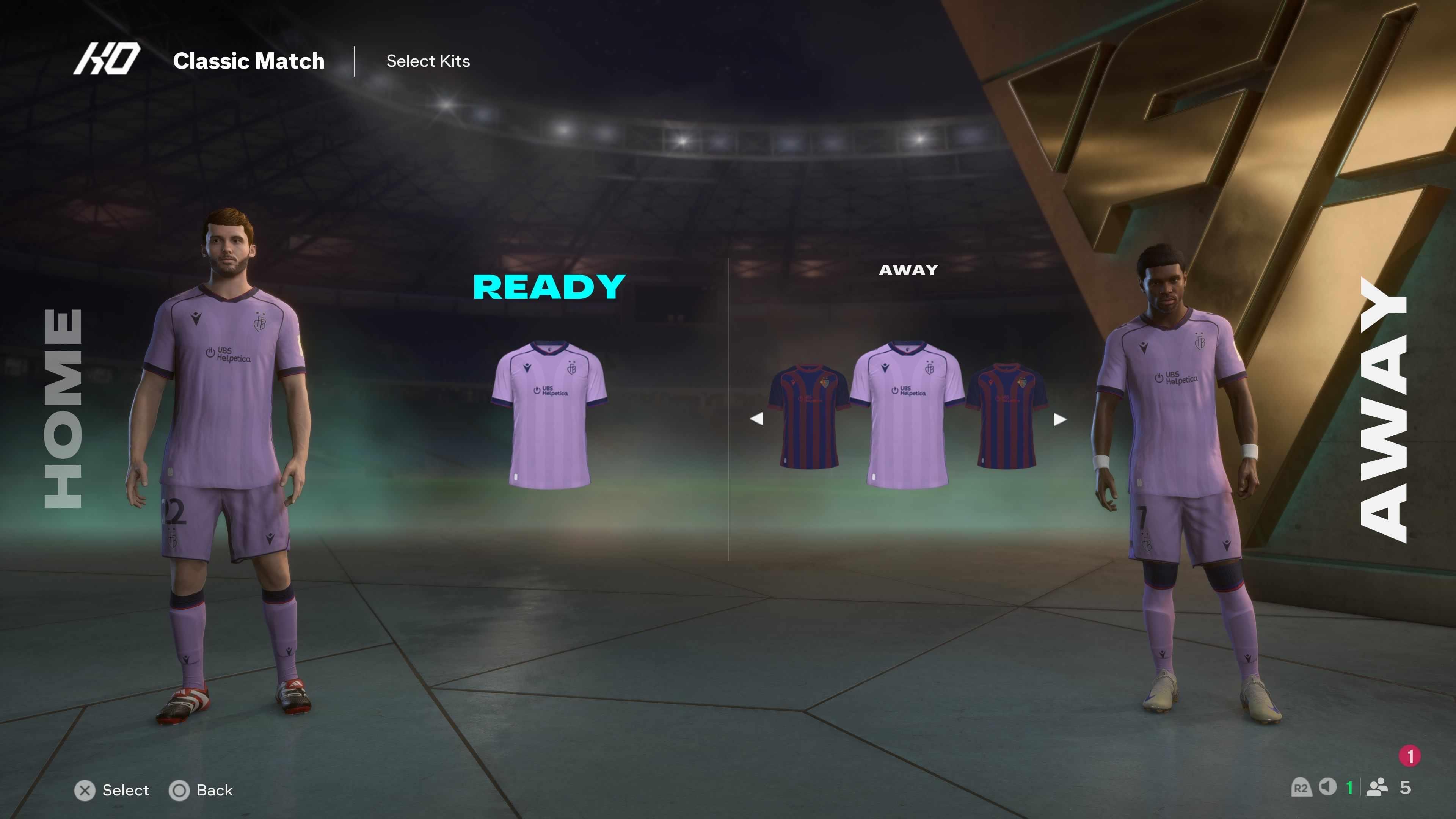Click the left arrow of away kit selector
The image size is (1456, 819).
click(756, 419)
